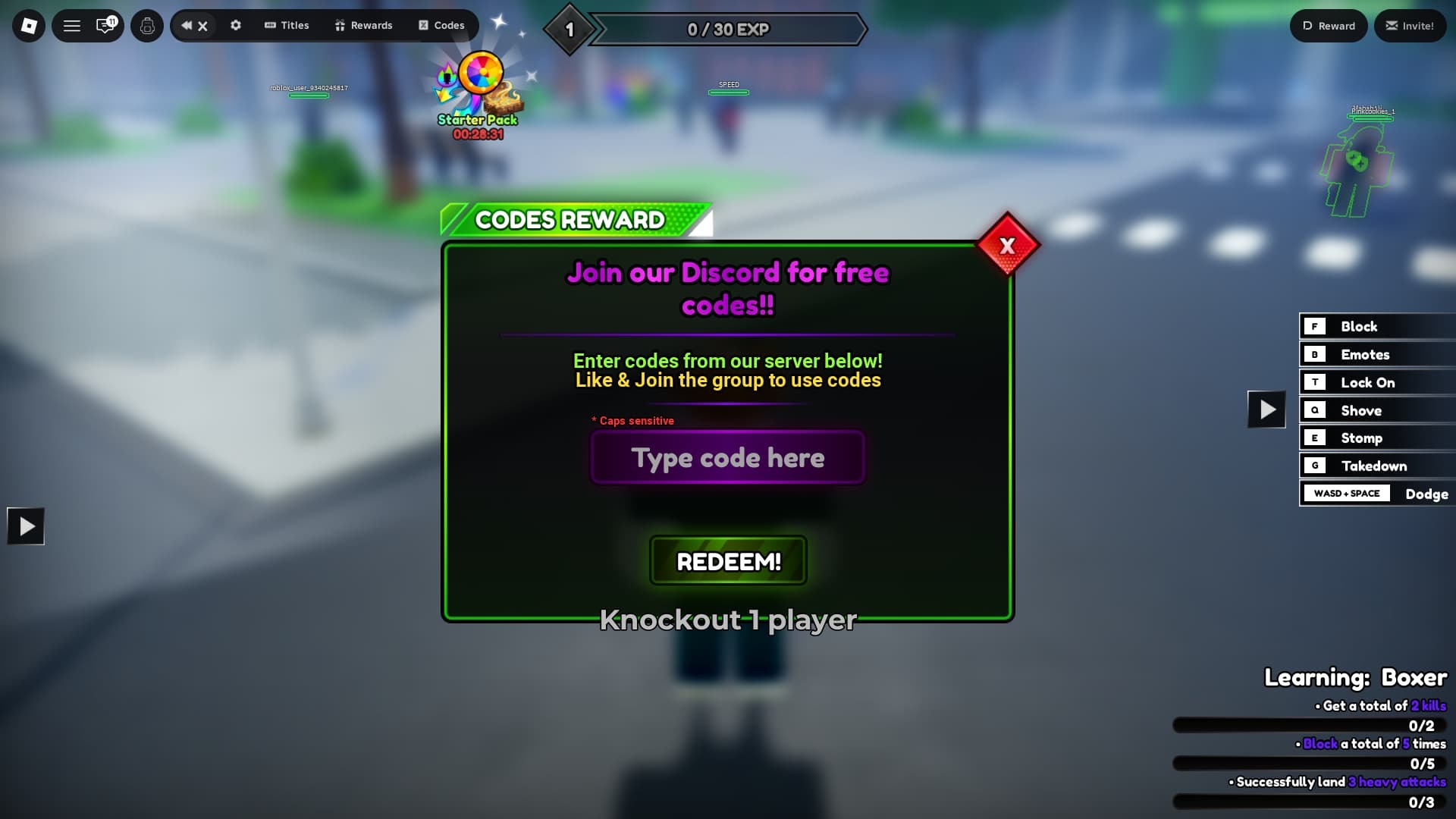Image resolution: width=1456 pixels, height=819 pixels.
Task: Toggle the Block keybind entry
Action: (1376, 326)
